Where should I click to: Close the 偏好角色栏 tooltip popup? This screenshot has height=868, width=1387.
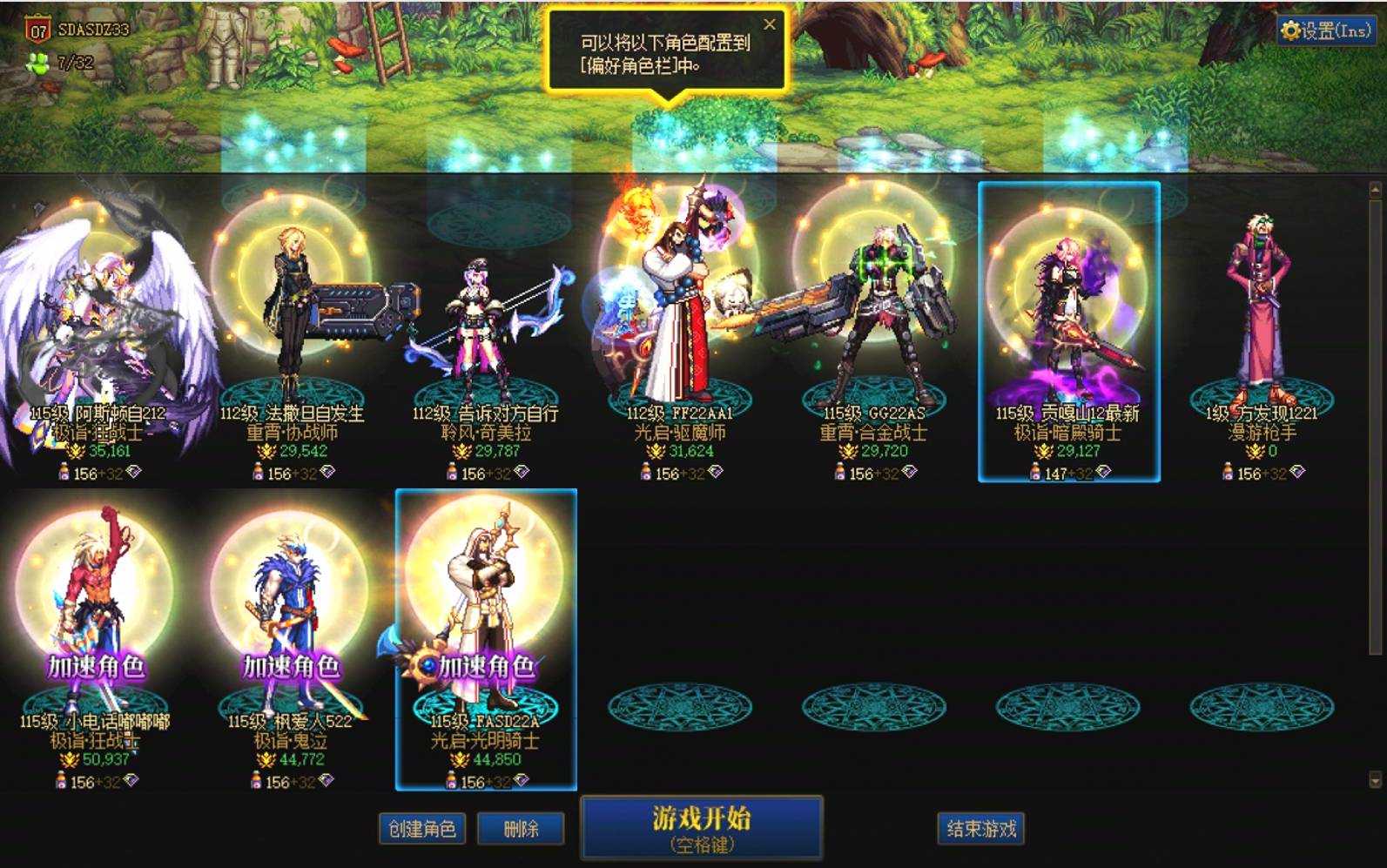pos(769,24)
